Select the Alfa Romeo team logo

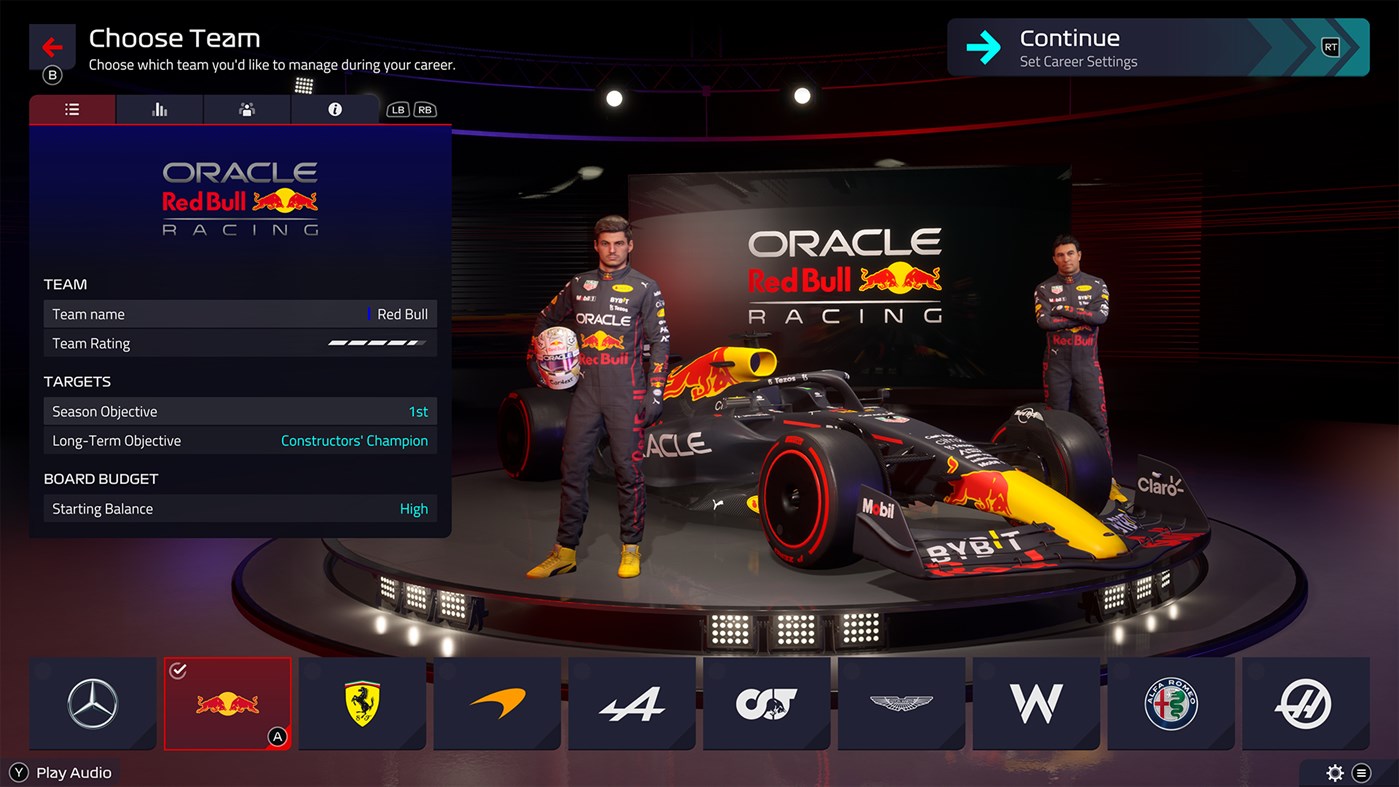point(1171,703)
